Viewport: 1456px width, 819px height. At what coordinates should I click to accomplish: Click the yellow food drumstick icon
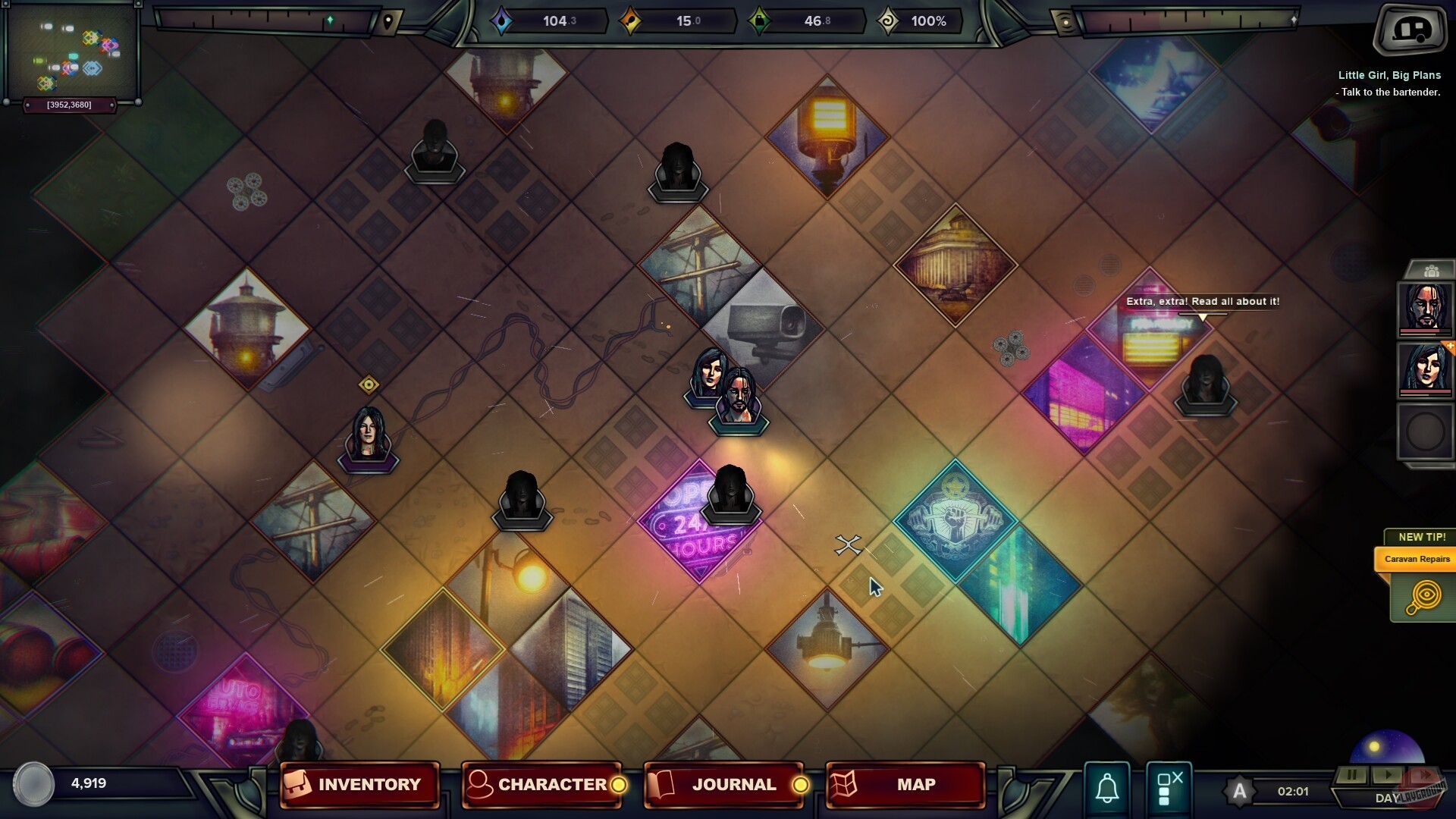click(629, 20)
